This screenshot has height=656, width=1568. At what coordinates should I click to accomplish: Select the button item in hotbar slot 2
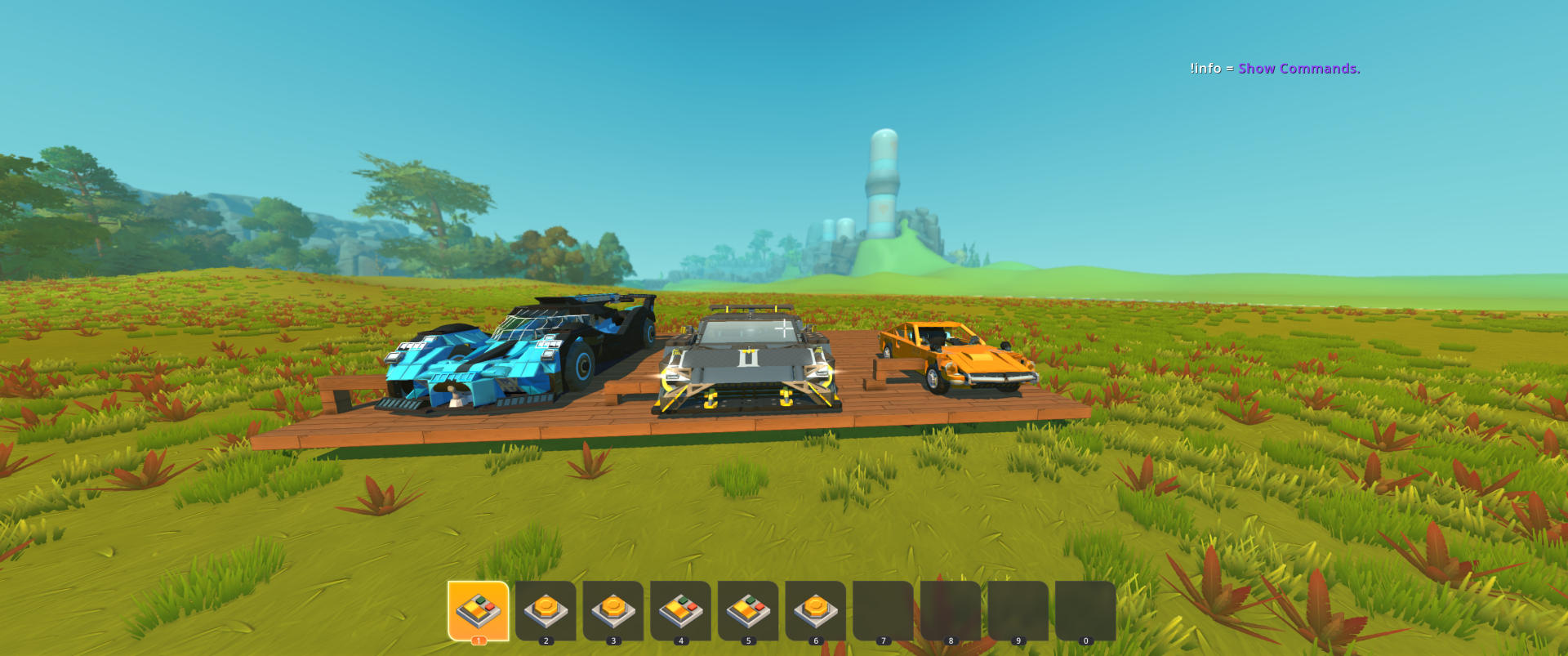(546, 610)
